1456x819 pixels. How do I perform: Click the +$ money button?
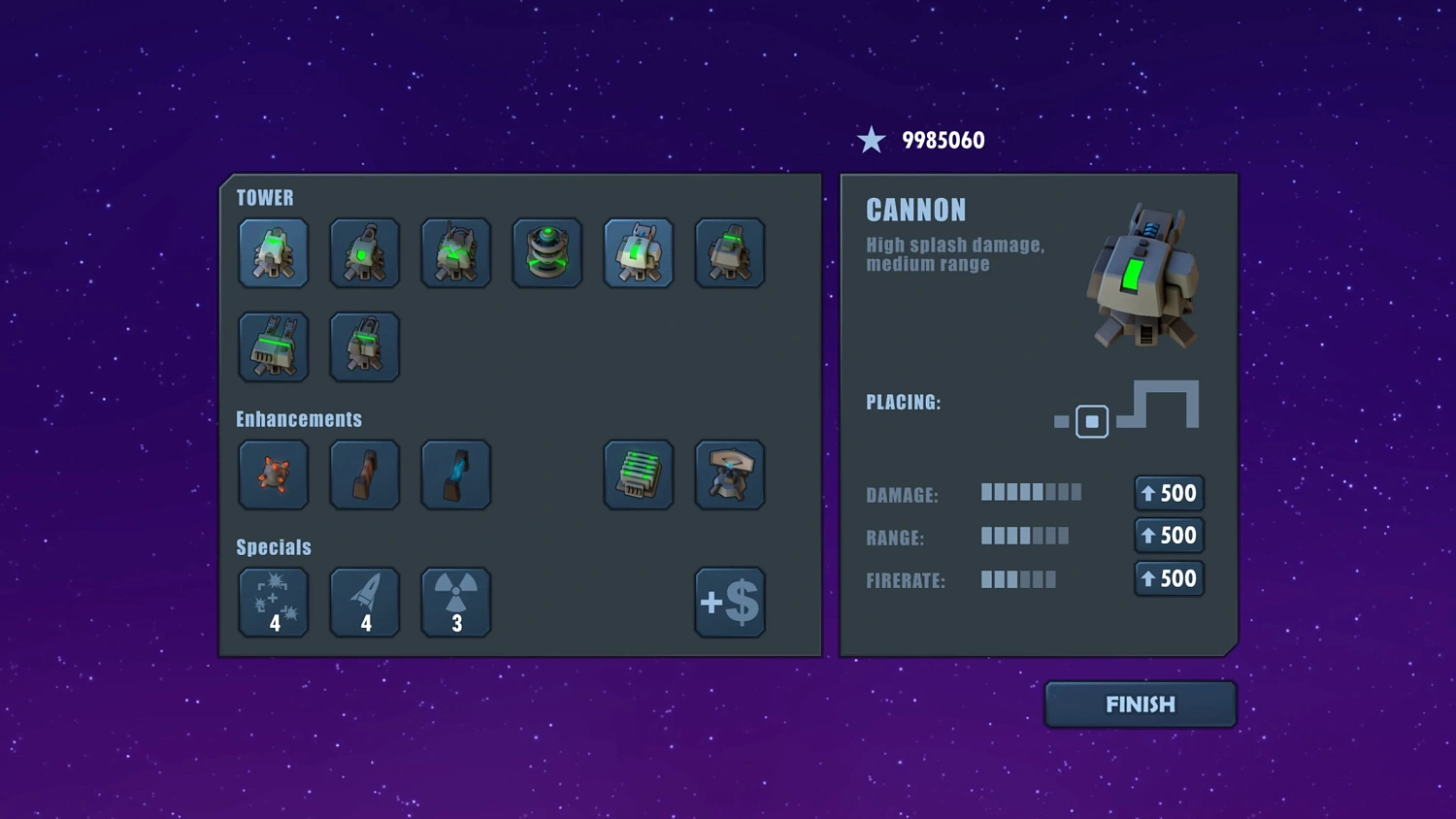(729, 602)
